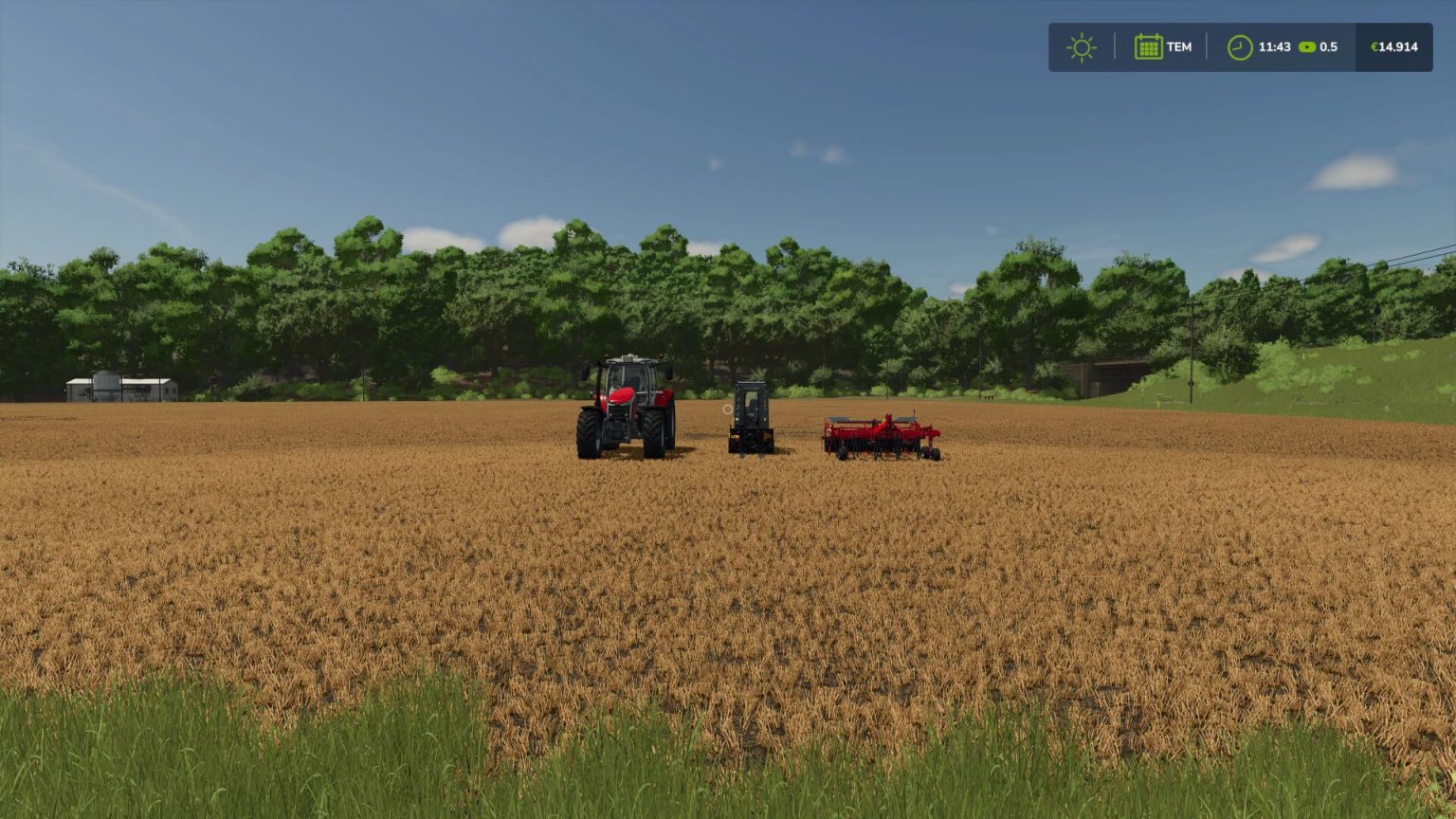The width and height of the screenshot is (1456, 819).
Task: Select the white circular marker near the telehandler
Action: point(727,409)
